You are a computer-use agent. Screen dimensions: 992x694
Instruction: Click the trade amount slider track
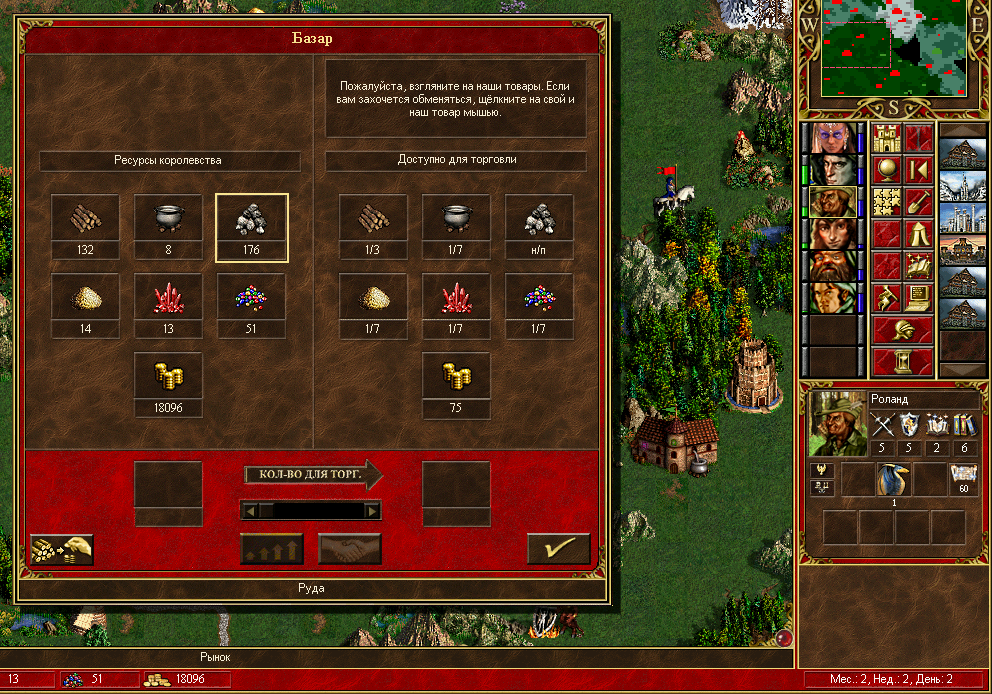pos(311,511)
